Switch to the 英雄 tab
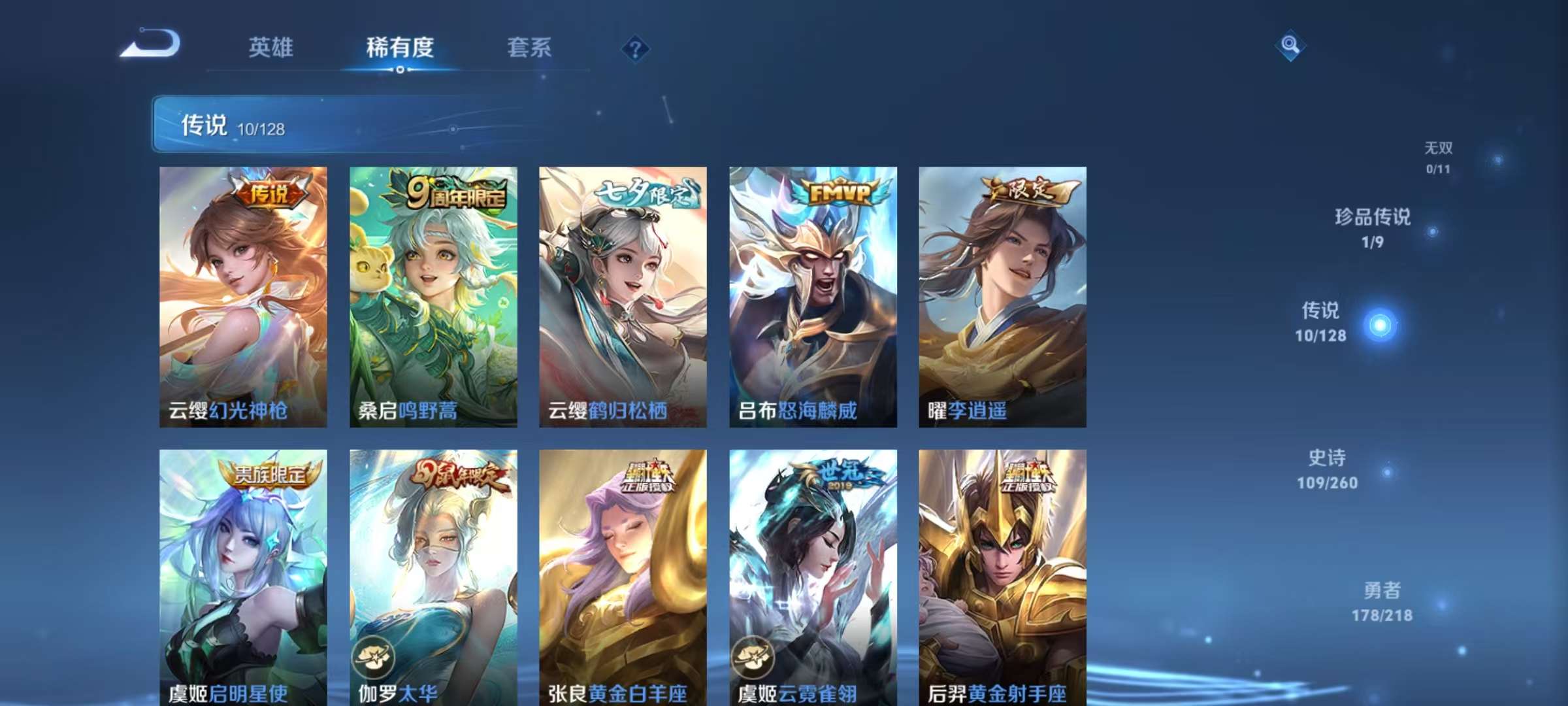Screen dimensions: 1568x706 coord(272,47)
